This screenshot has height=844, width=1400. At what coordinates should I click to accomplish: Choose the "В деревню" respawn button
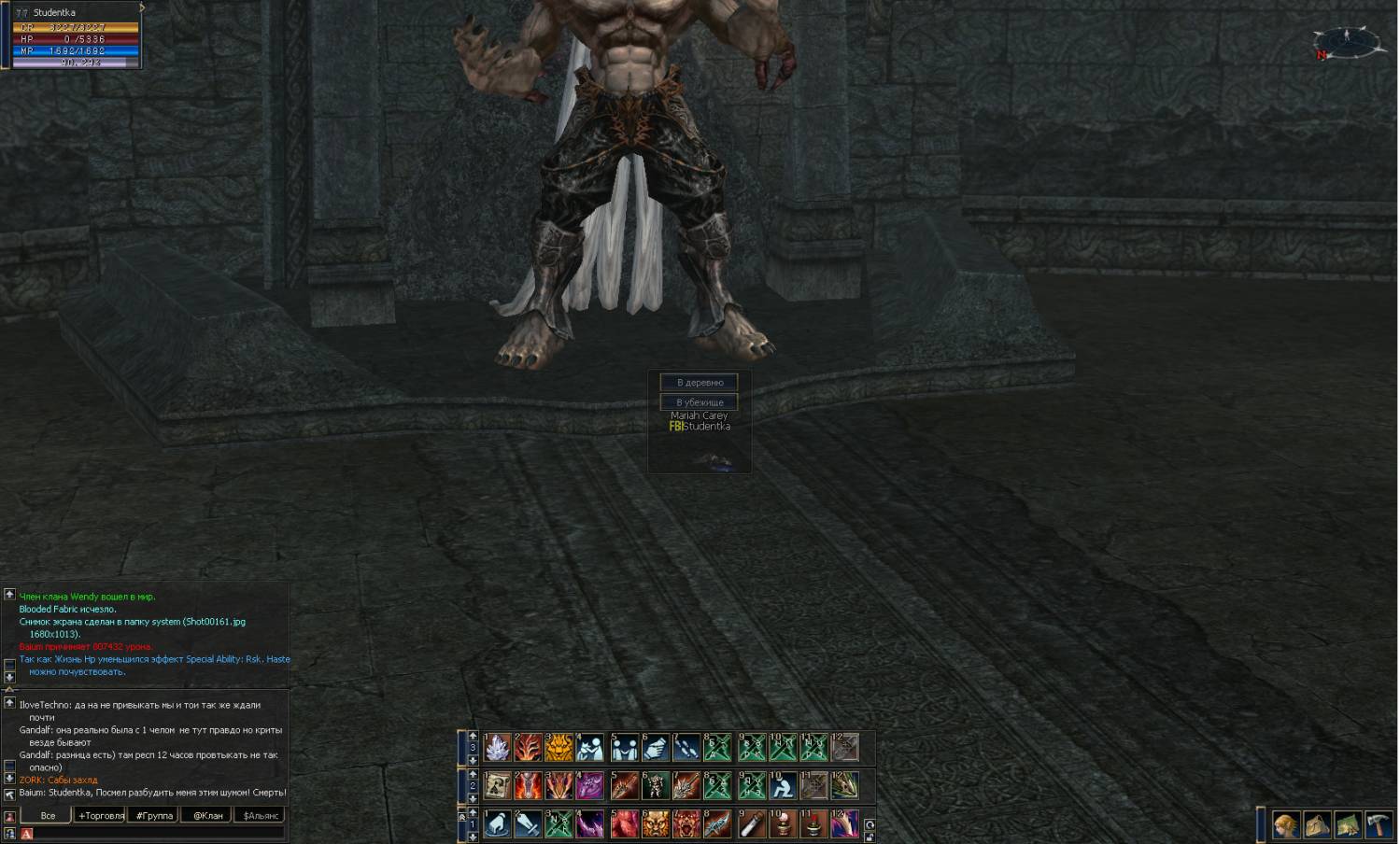click(700, 383)
